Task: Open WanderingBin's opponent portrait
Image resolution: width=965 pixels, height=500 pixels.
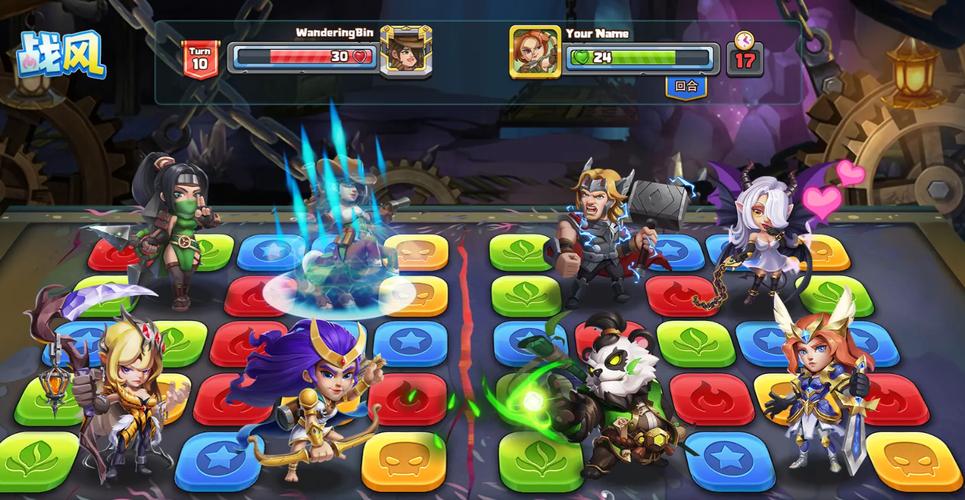Action: (406, 51)
